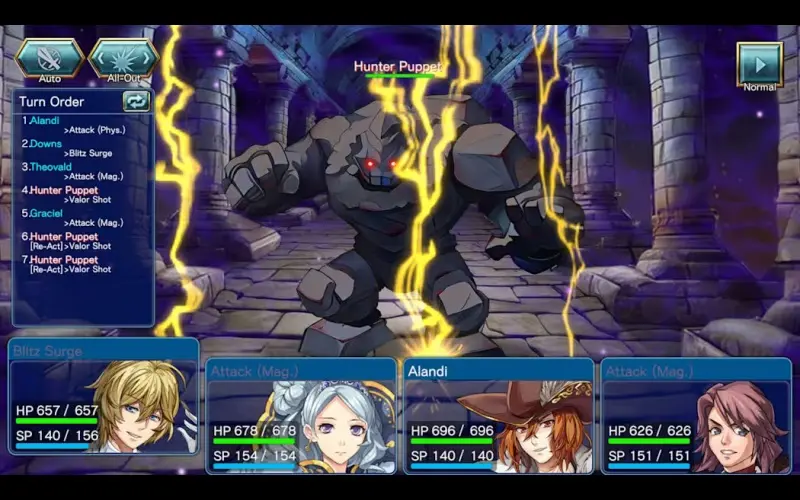
Task: Click the Turn Order swap button
Action: (x=135, y=101)
